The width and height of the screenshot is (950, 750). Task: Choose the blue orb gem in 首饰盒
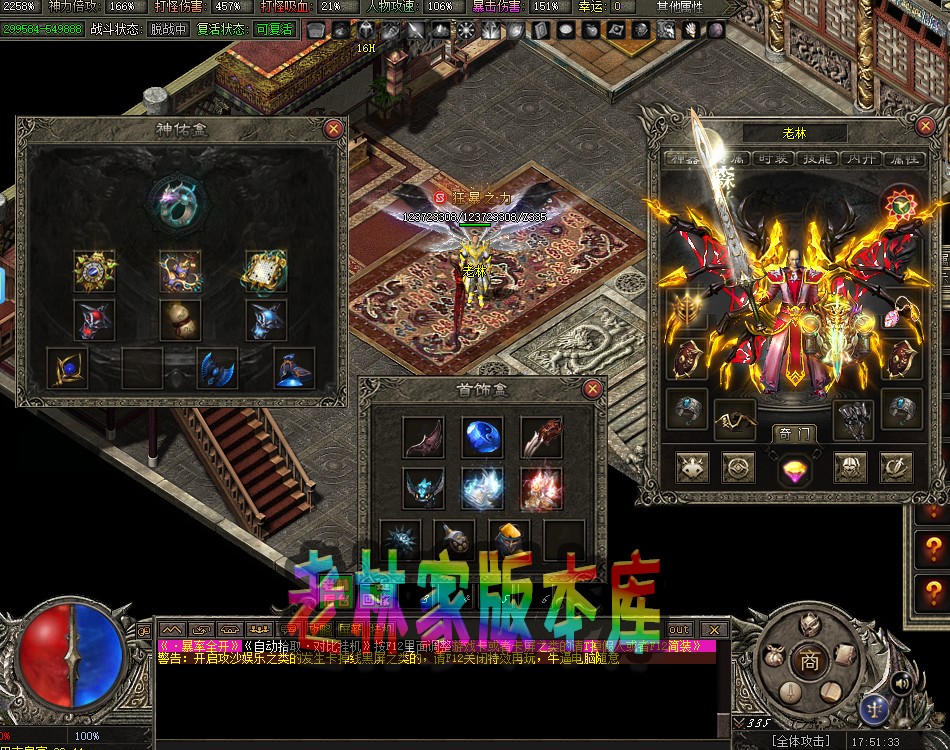(x=483, y=437)
